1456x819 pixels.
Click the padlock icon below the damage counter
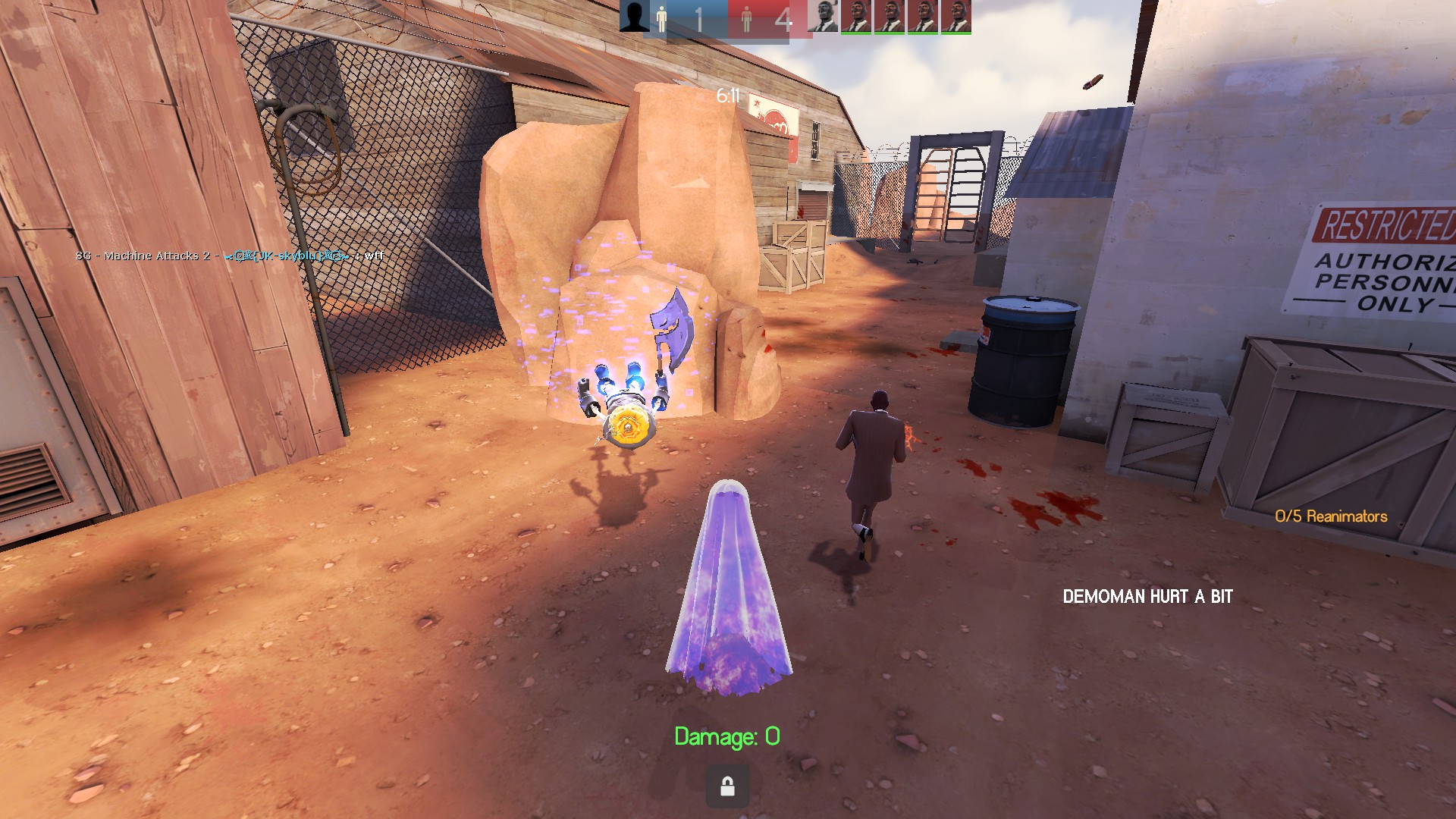click(726, 786)
